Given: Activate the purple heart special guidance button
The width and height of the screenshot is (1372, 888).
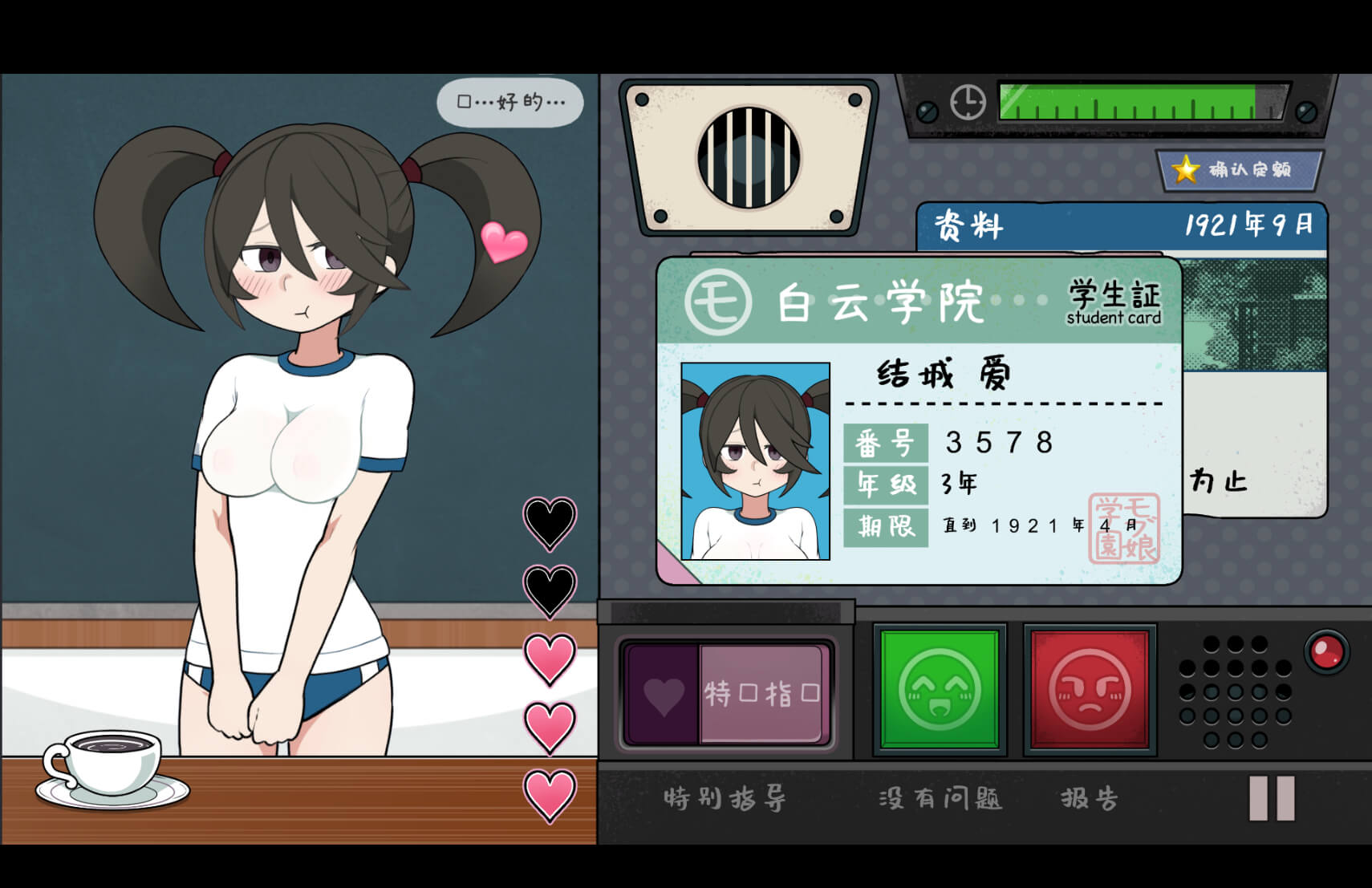Looking at the screenshot, I should tap(726, 693).
